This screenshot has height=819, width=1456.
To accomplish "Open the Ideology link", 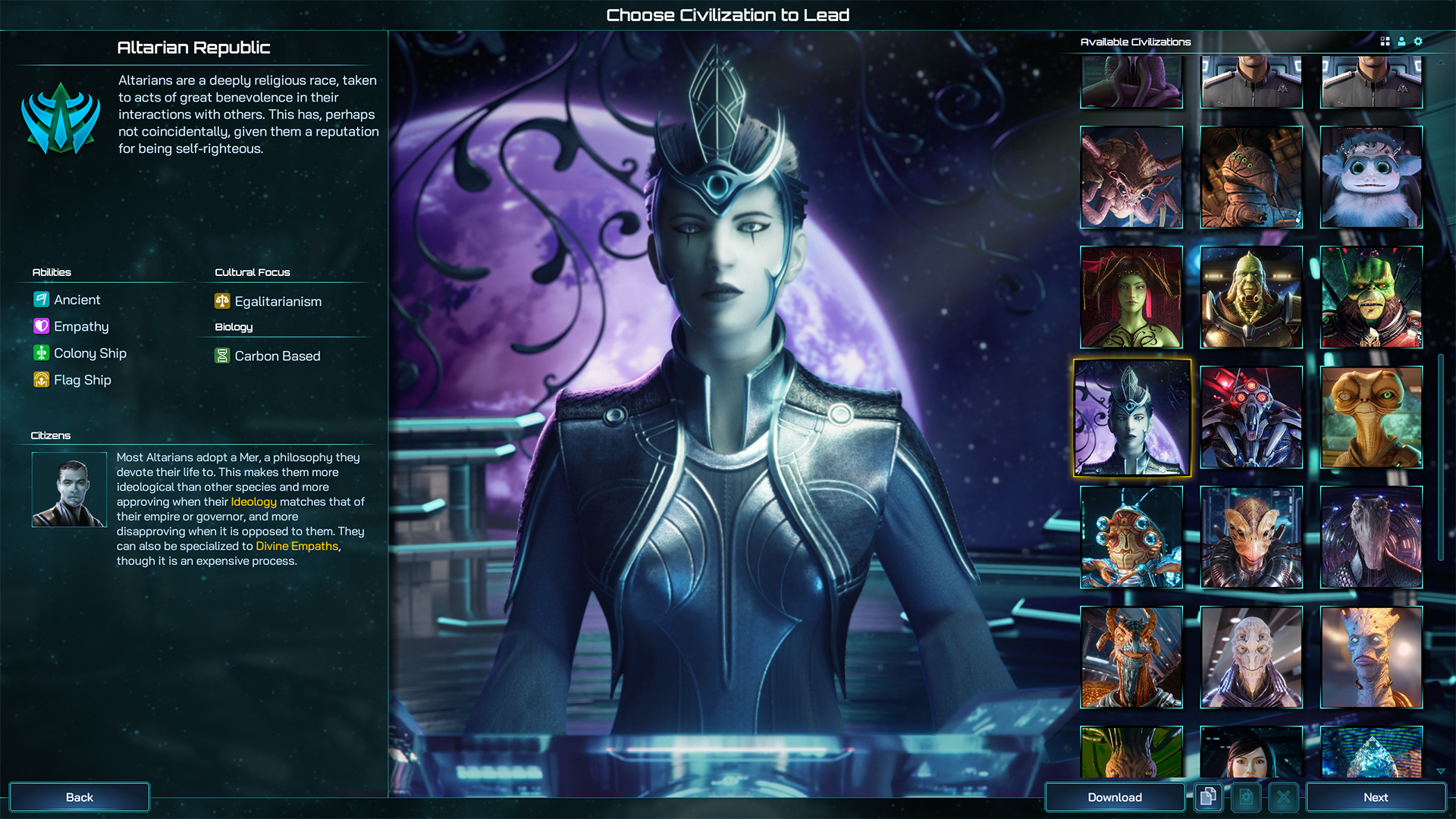I will click(254, 501).
